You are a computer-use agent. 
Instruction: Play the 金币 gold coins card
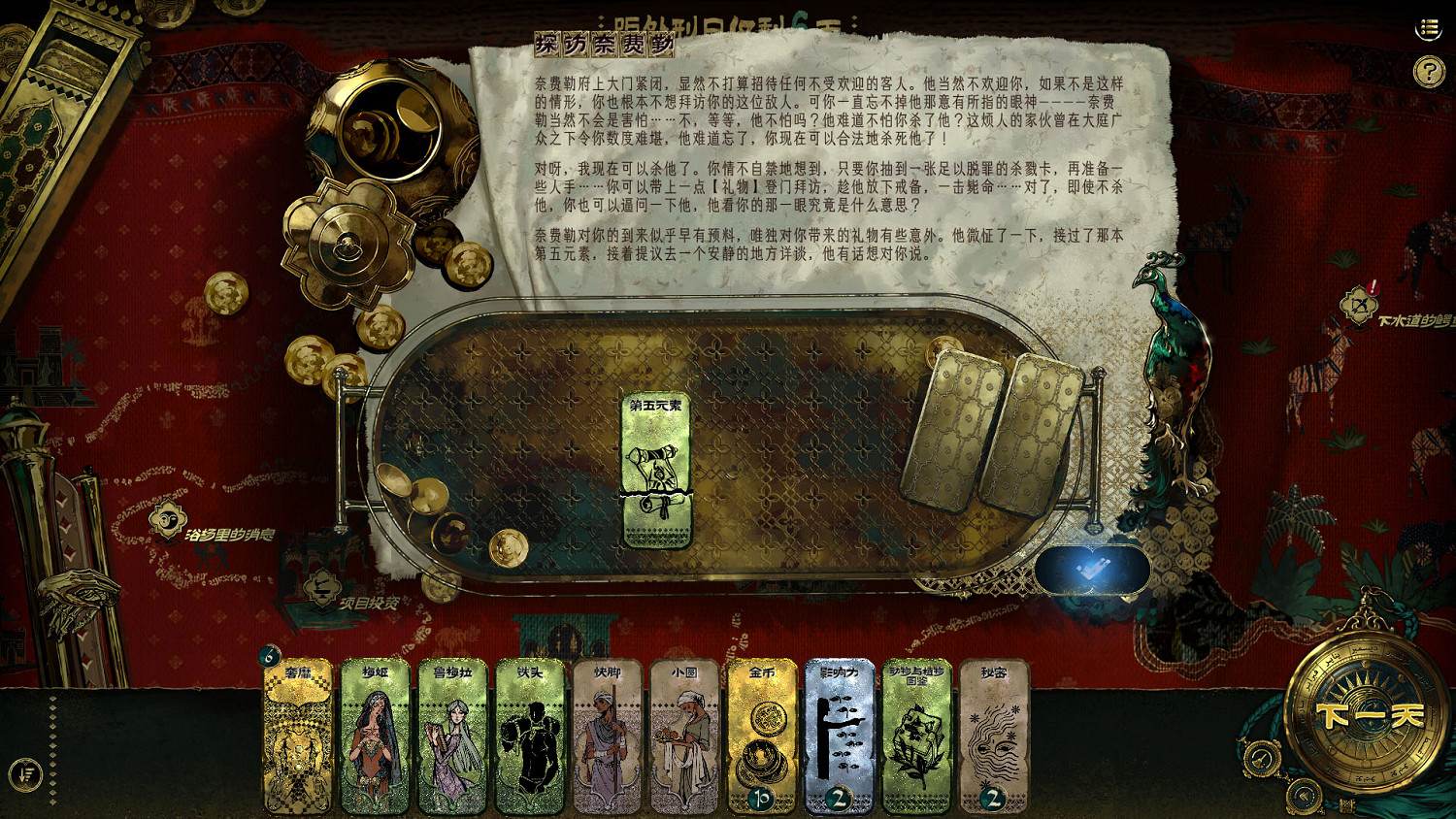click(763, 737)
